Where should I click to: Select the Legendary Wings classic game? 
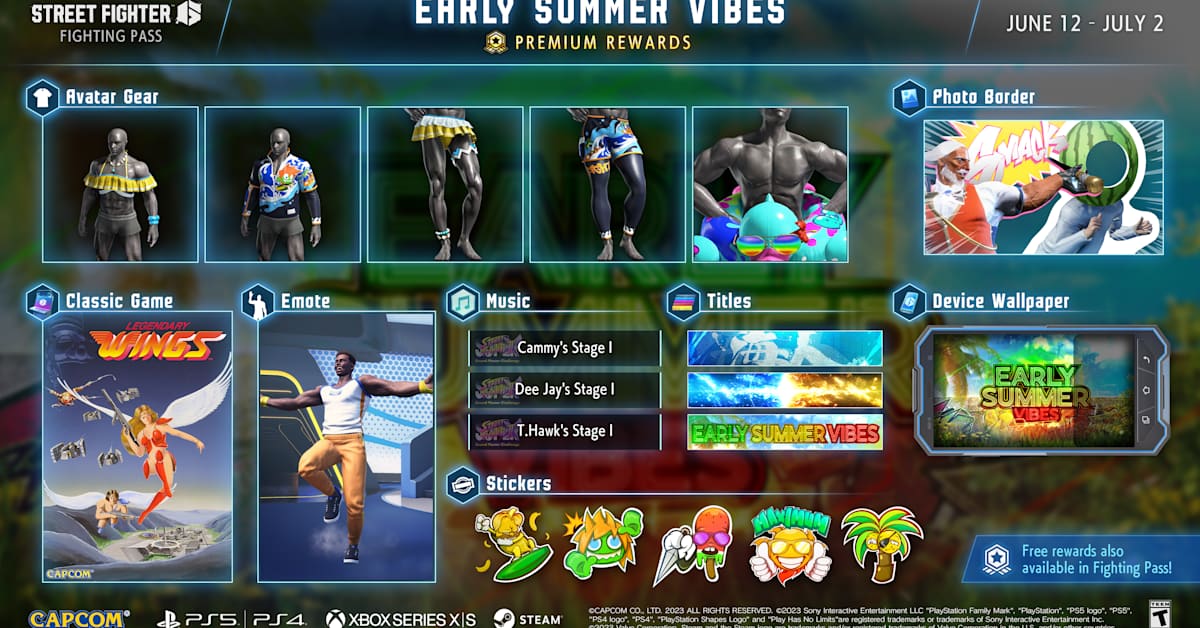tap(138, 447)
